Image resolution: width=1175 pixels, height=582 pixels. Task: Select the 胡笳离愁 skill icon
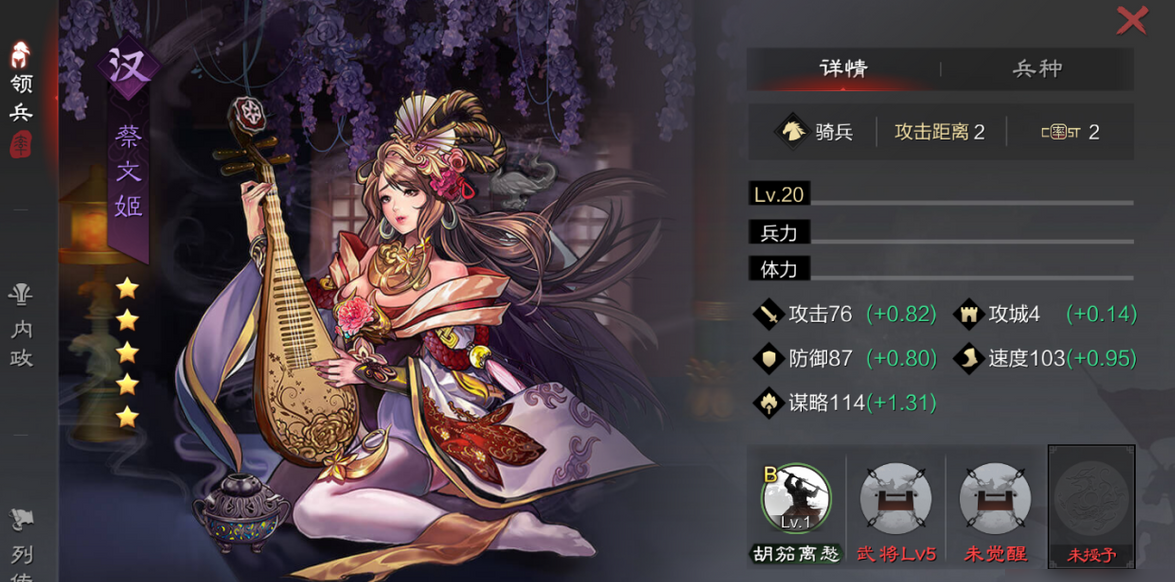click(x=796, y=498)
